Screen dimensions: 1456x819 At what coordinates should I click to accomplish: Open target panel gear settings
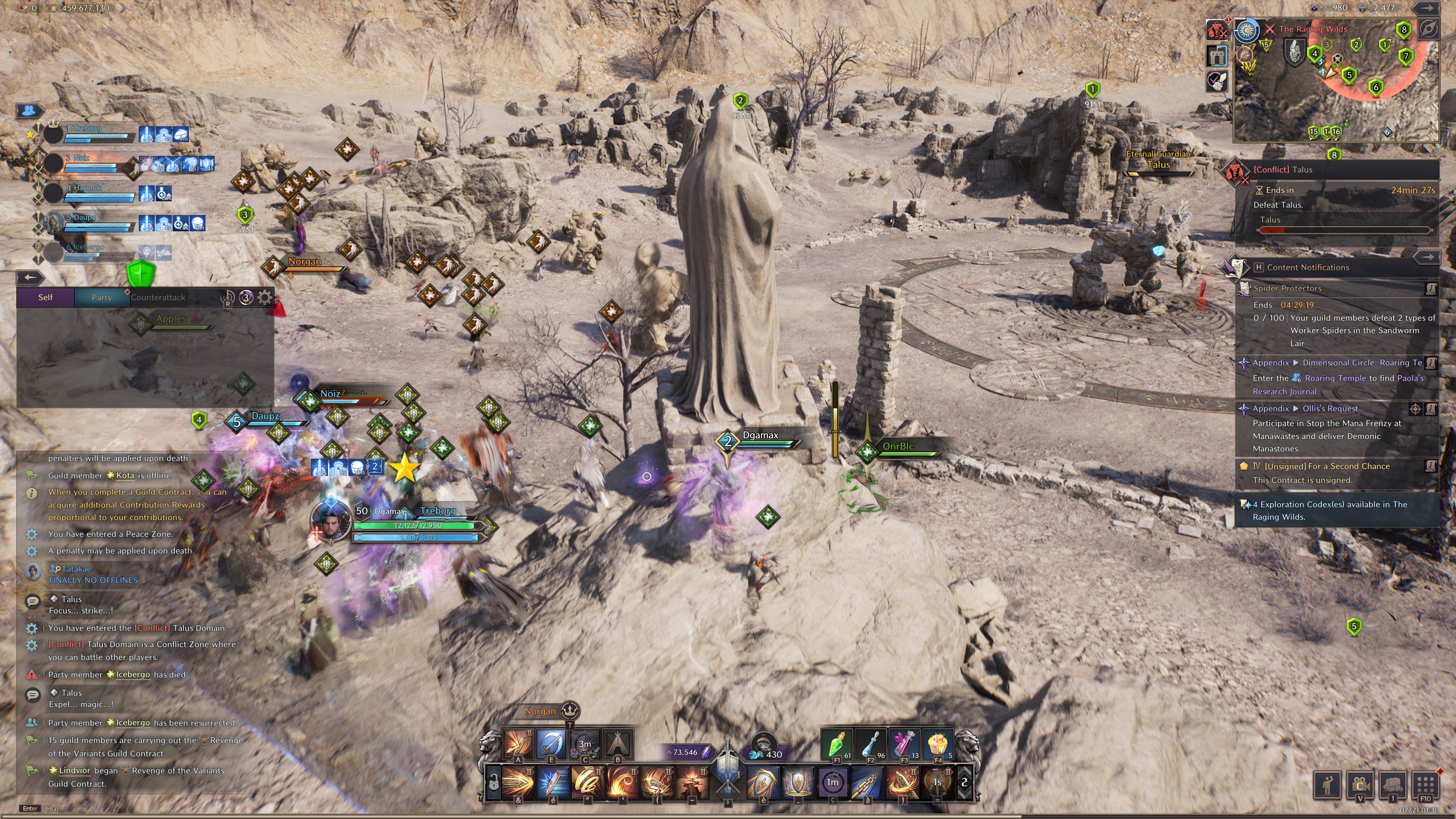(265, 297)
